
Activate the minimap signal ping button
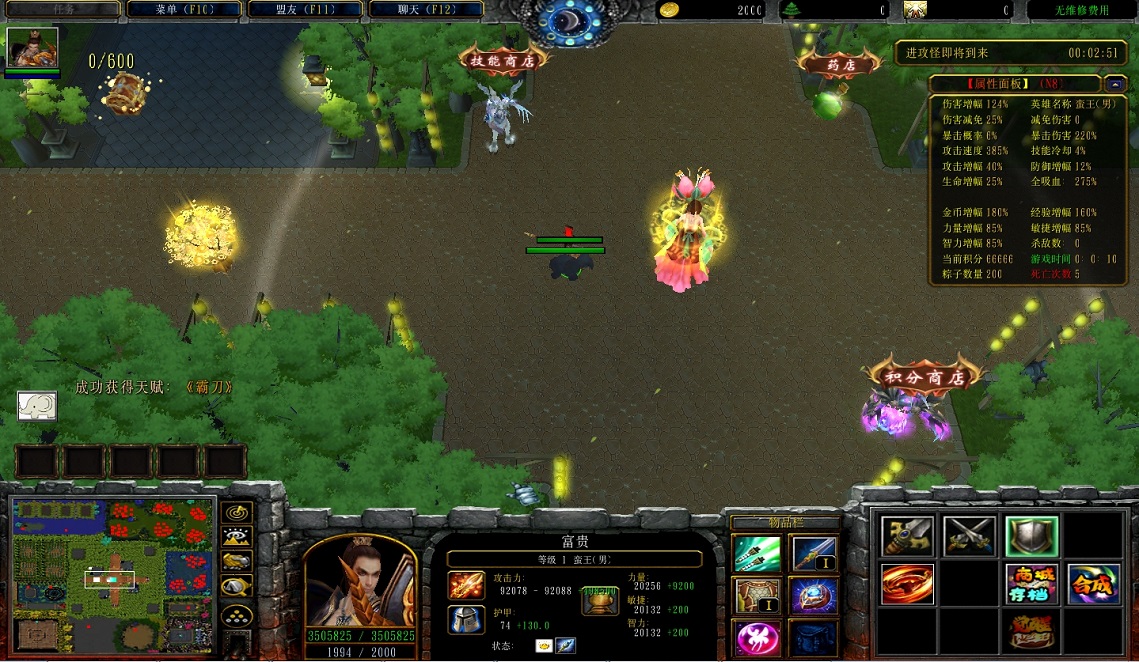(236, 511)
